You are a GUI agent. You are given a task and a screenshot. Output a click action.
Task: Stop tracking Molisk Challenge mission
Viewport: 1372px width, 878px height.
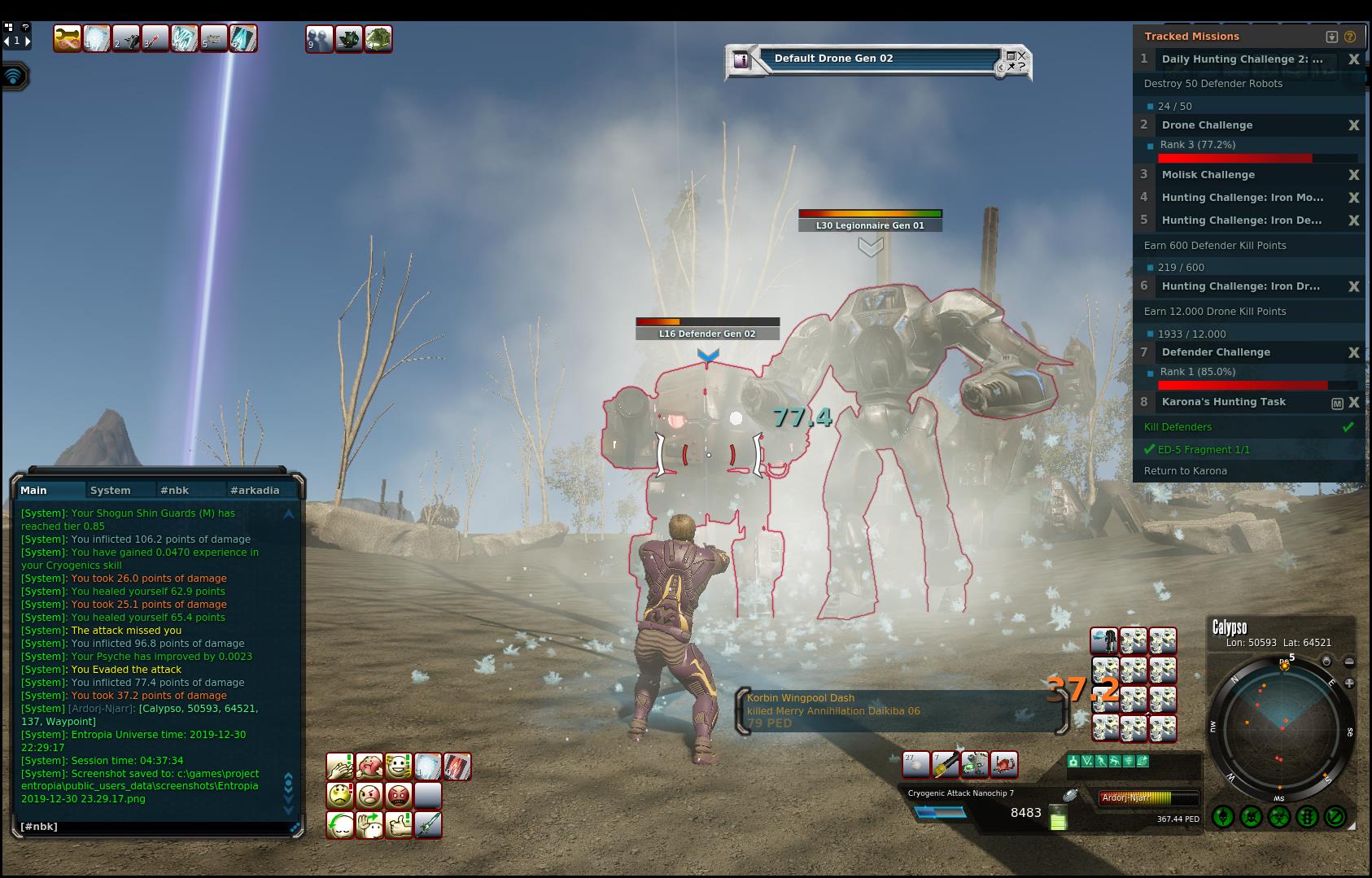pos(1353,175)
